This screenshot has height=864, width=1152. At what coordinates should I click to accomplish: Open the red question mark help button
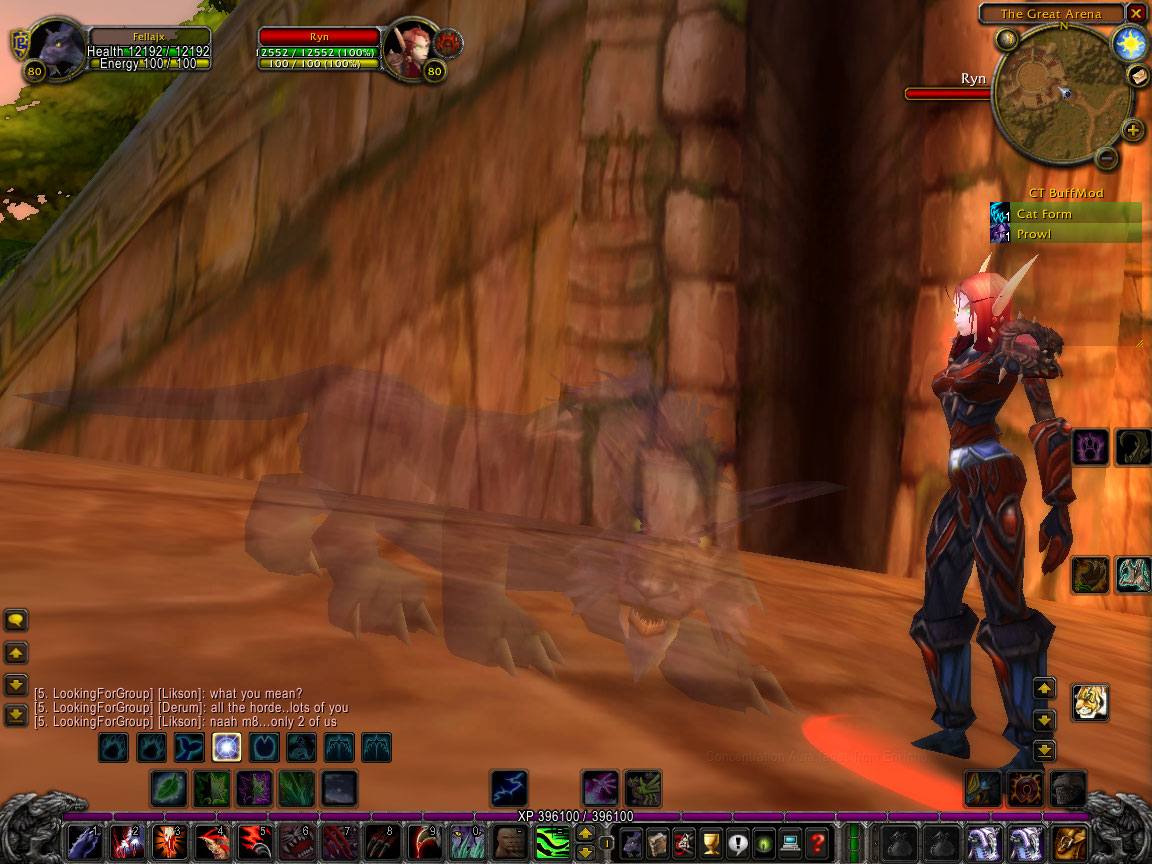tap(817, 843)
